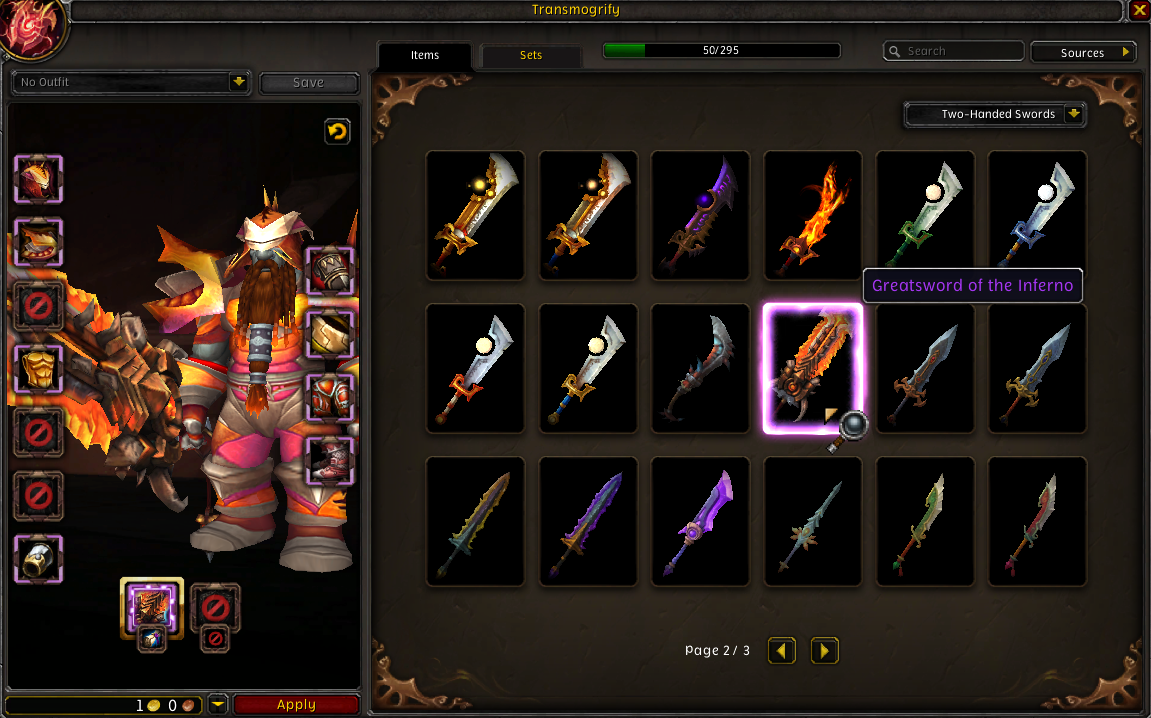Open the No Outfit dropdown
1151x718 pixels.
click(x=131, y=82)
